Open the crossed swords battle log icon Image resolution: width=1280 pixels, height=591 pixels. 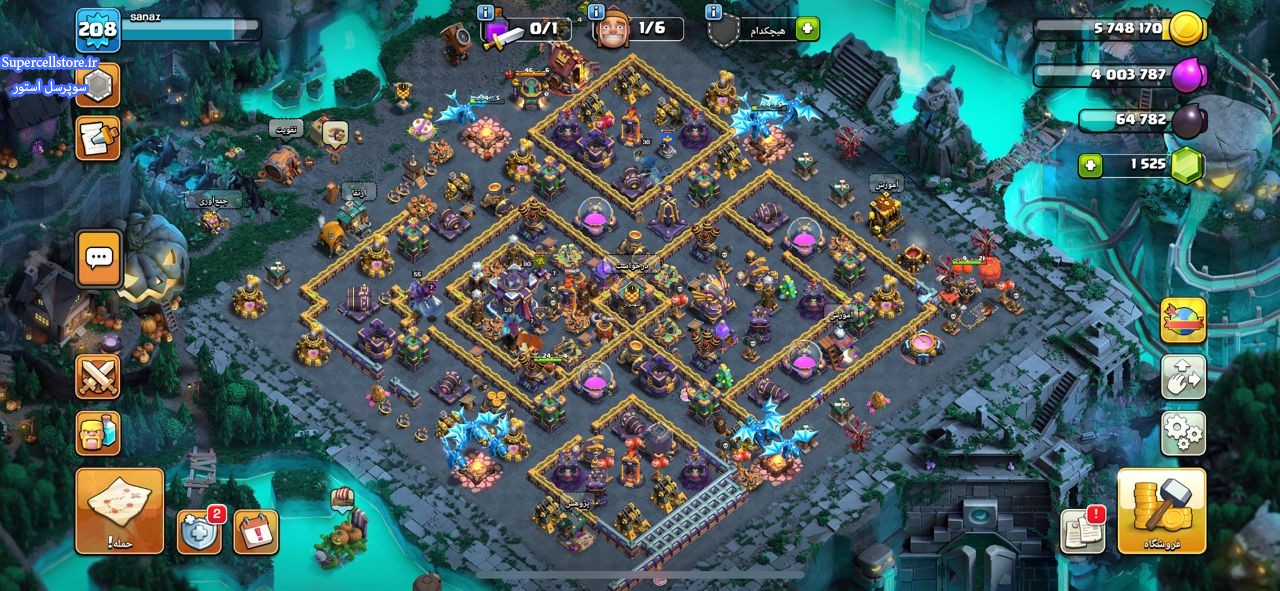point(98,376)
